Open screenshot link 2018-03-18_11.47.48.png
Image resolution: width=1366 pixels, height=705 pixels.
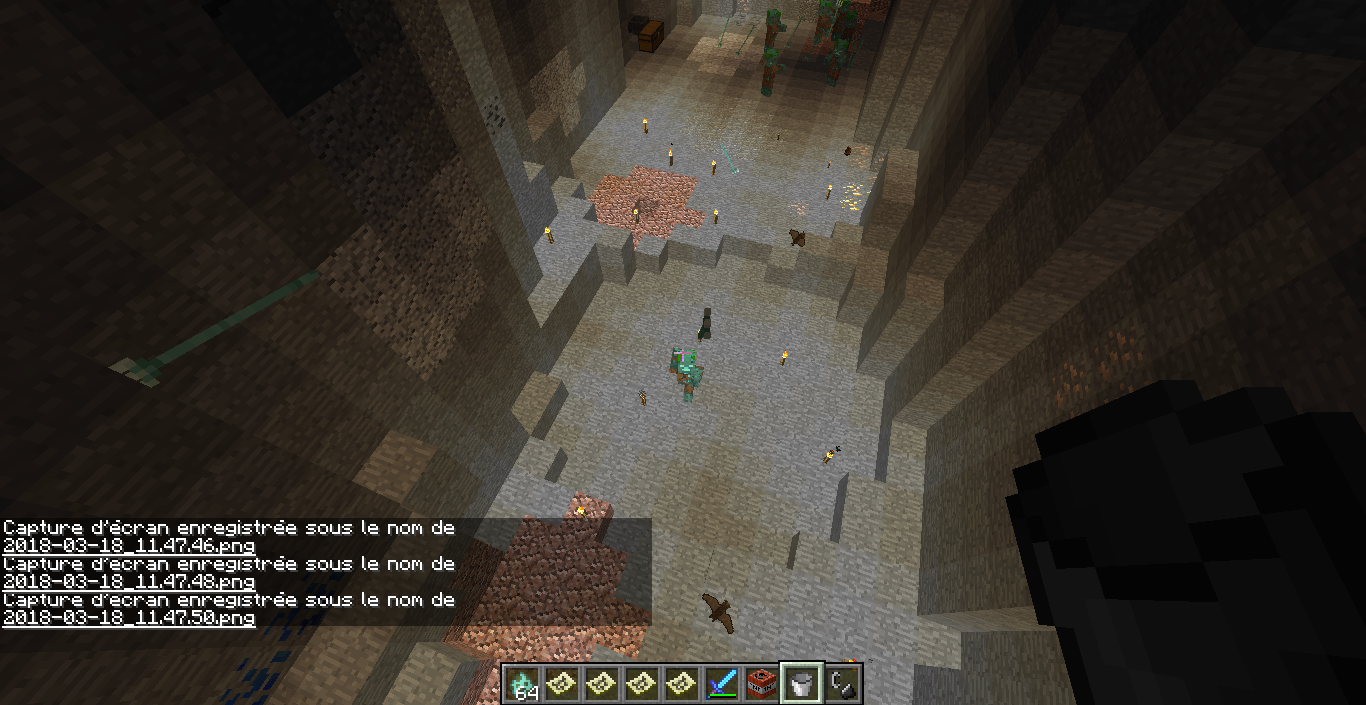(129, 582)
